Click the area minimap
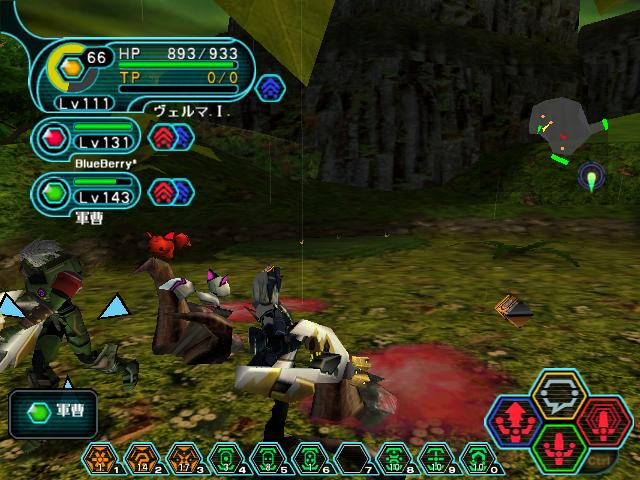This screenshot has height=480, width=640. [568, 132]
